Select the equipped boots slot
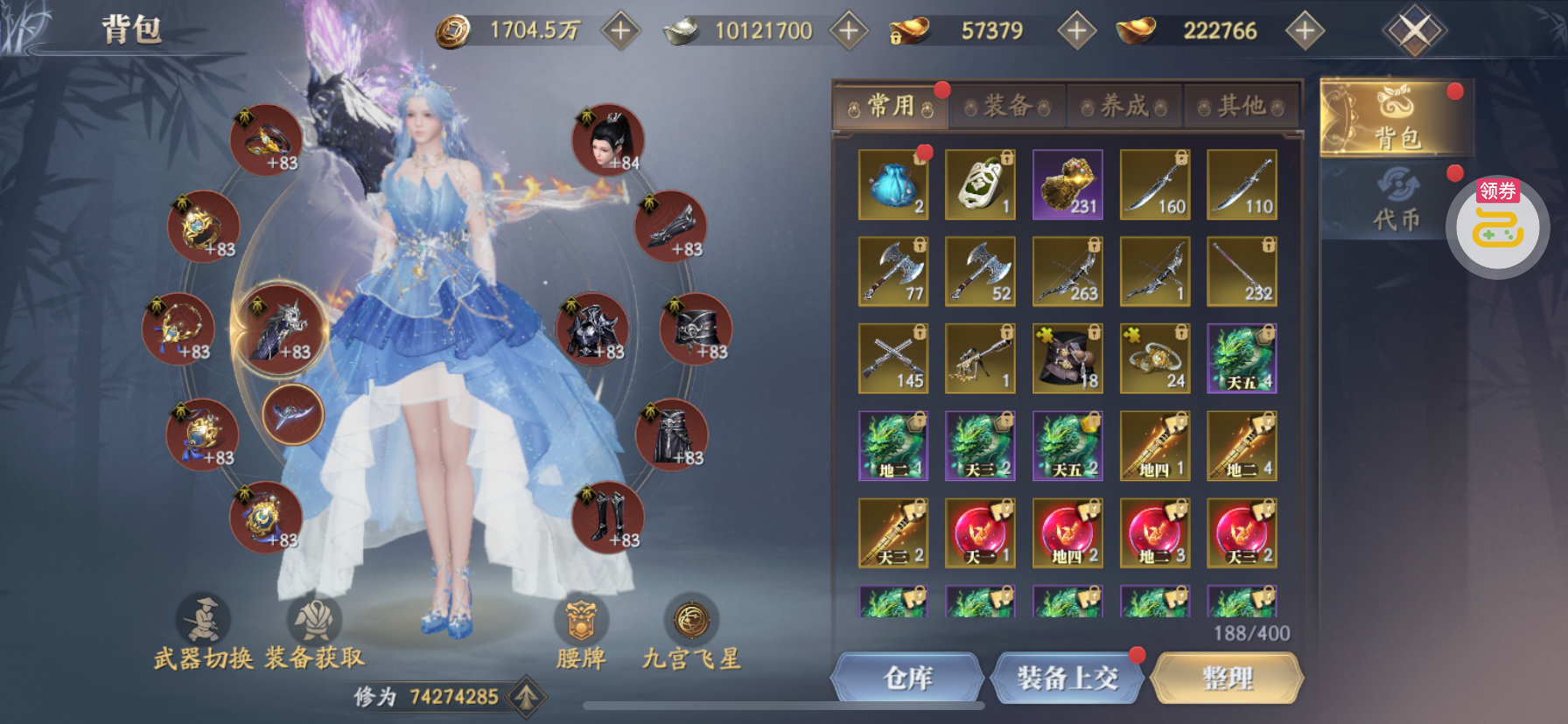 tap(608, 518)
